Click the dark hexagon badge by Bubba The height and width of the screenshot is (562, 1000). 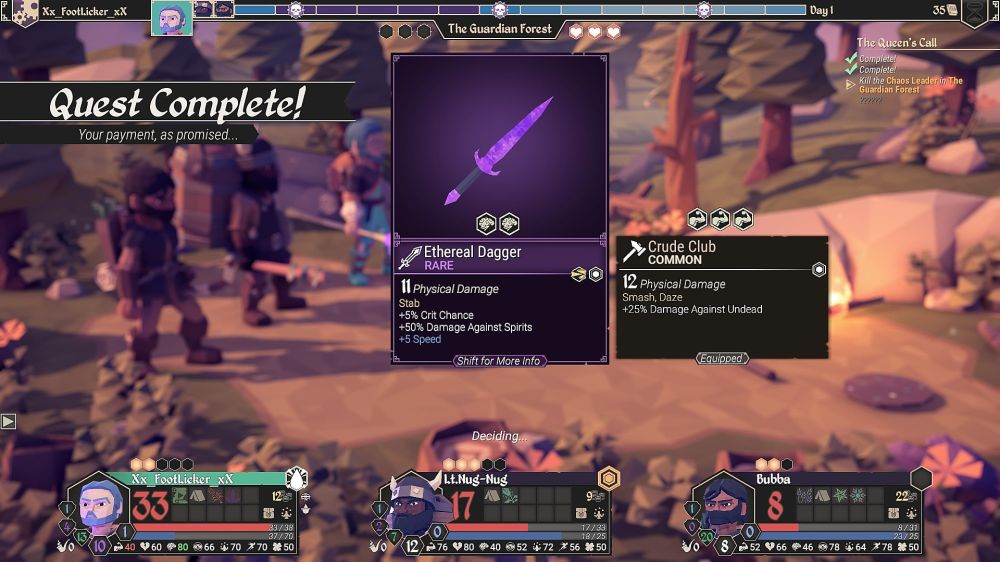(921, 479)
